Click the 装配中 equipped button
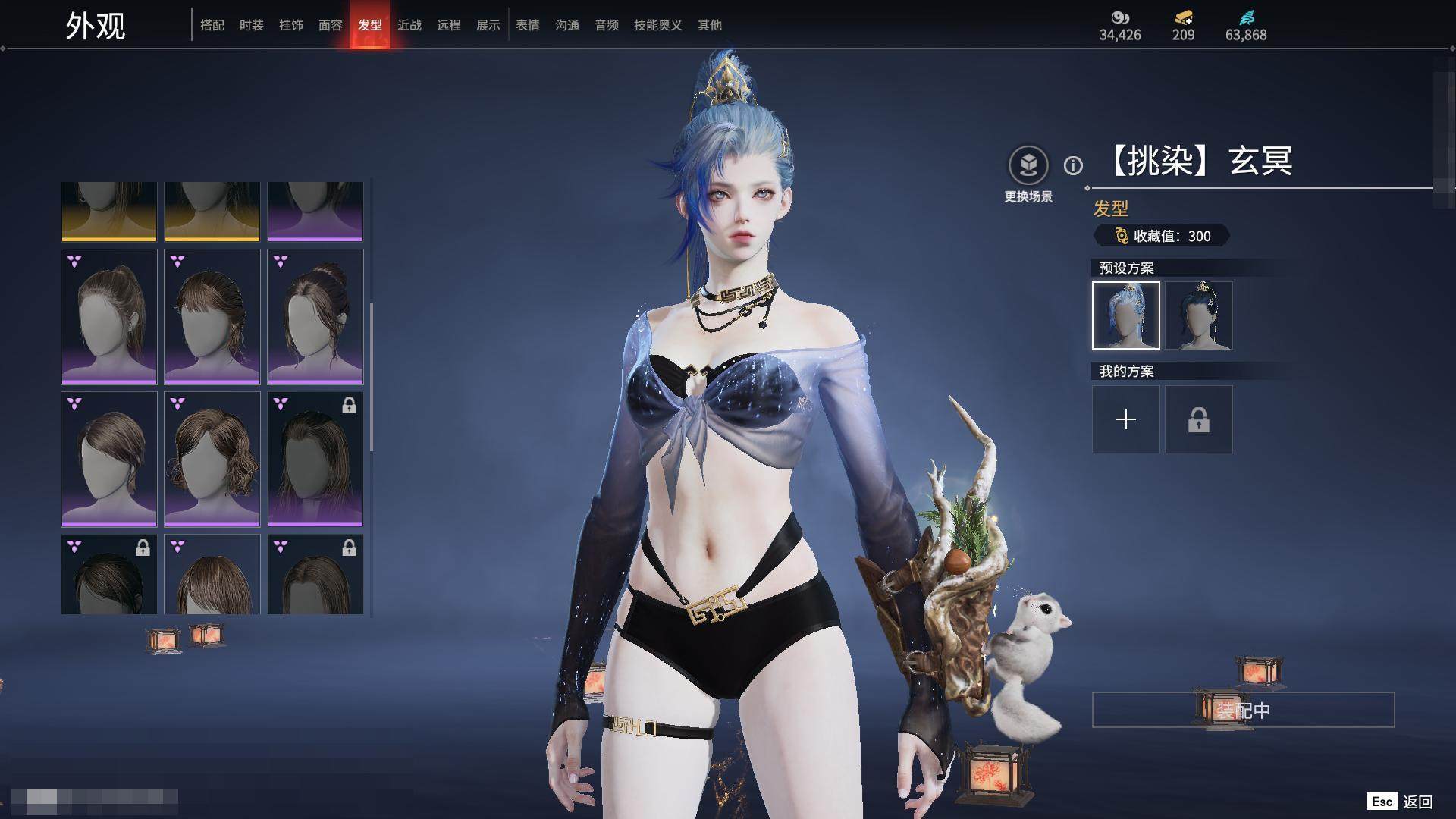This screenshot has width=1456, height=819. tap(1243, 710)
